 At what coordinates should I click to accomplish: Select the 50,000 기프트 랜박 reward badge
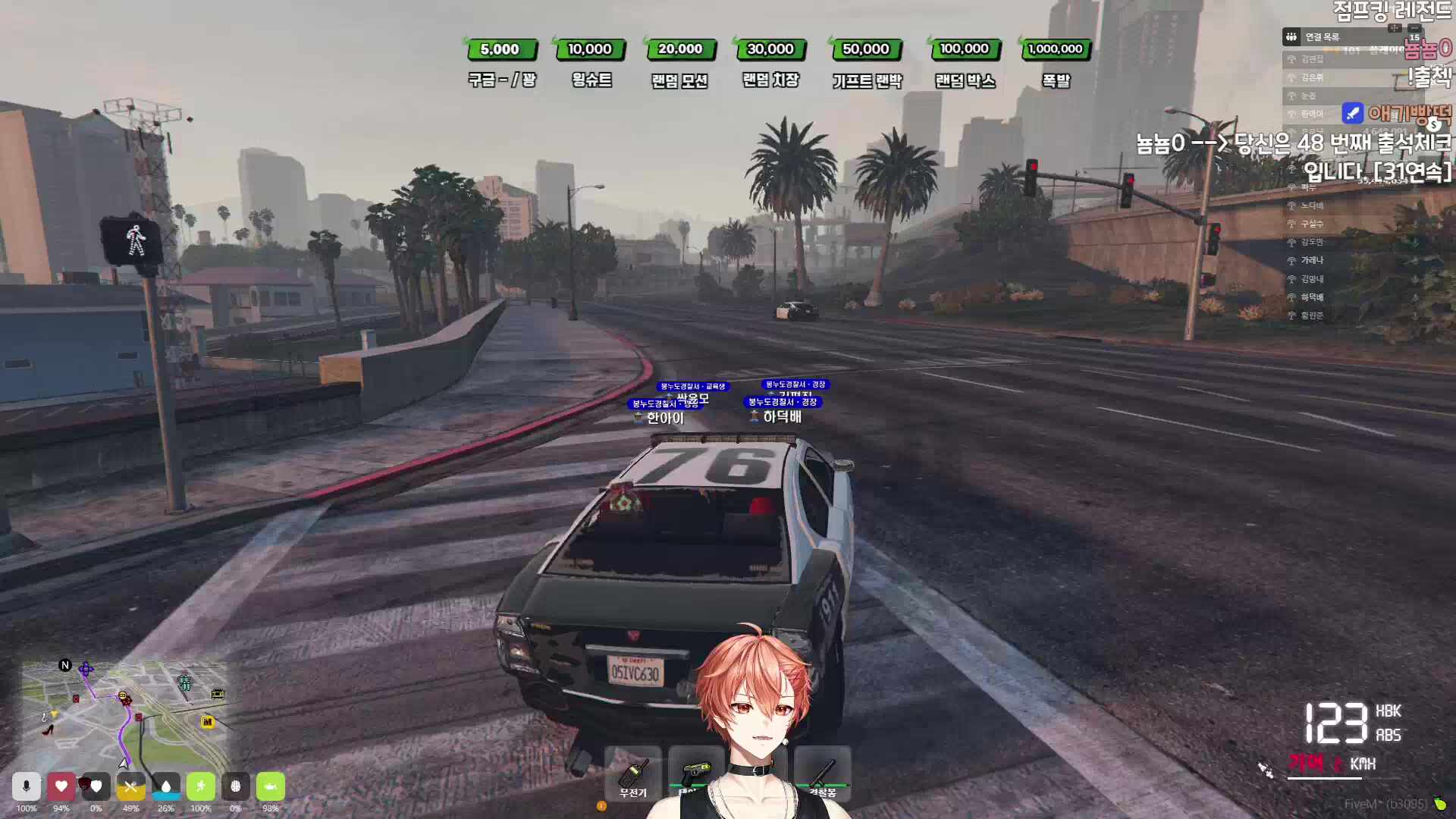865,49
